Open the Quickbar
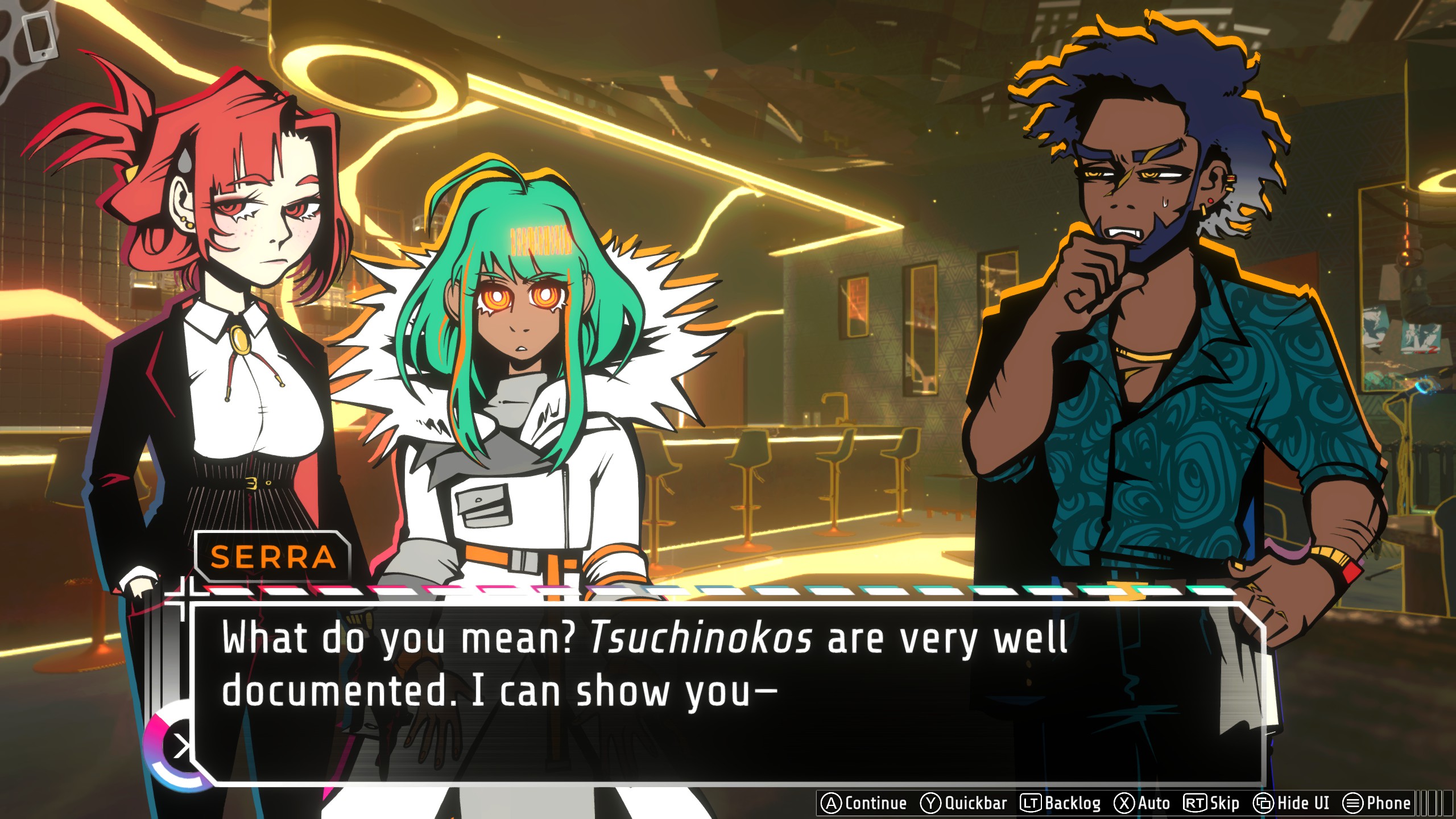Image resolution: width=1456 pixels, height=819 pixels. click(964, 803)
